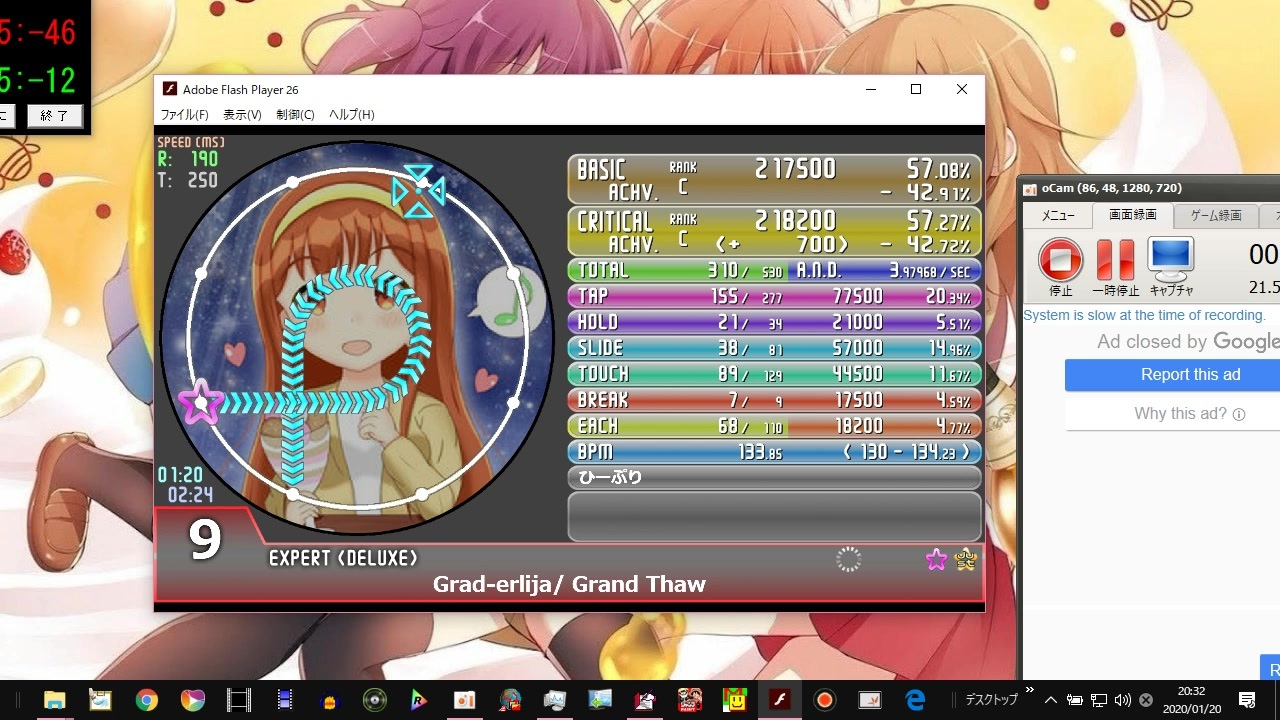Click the Grad-erlija/ Grand Thaw title bar

(570, 585)
